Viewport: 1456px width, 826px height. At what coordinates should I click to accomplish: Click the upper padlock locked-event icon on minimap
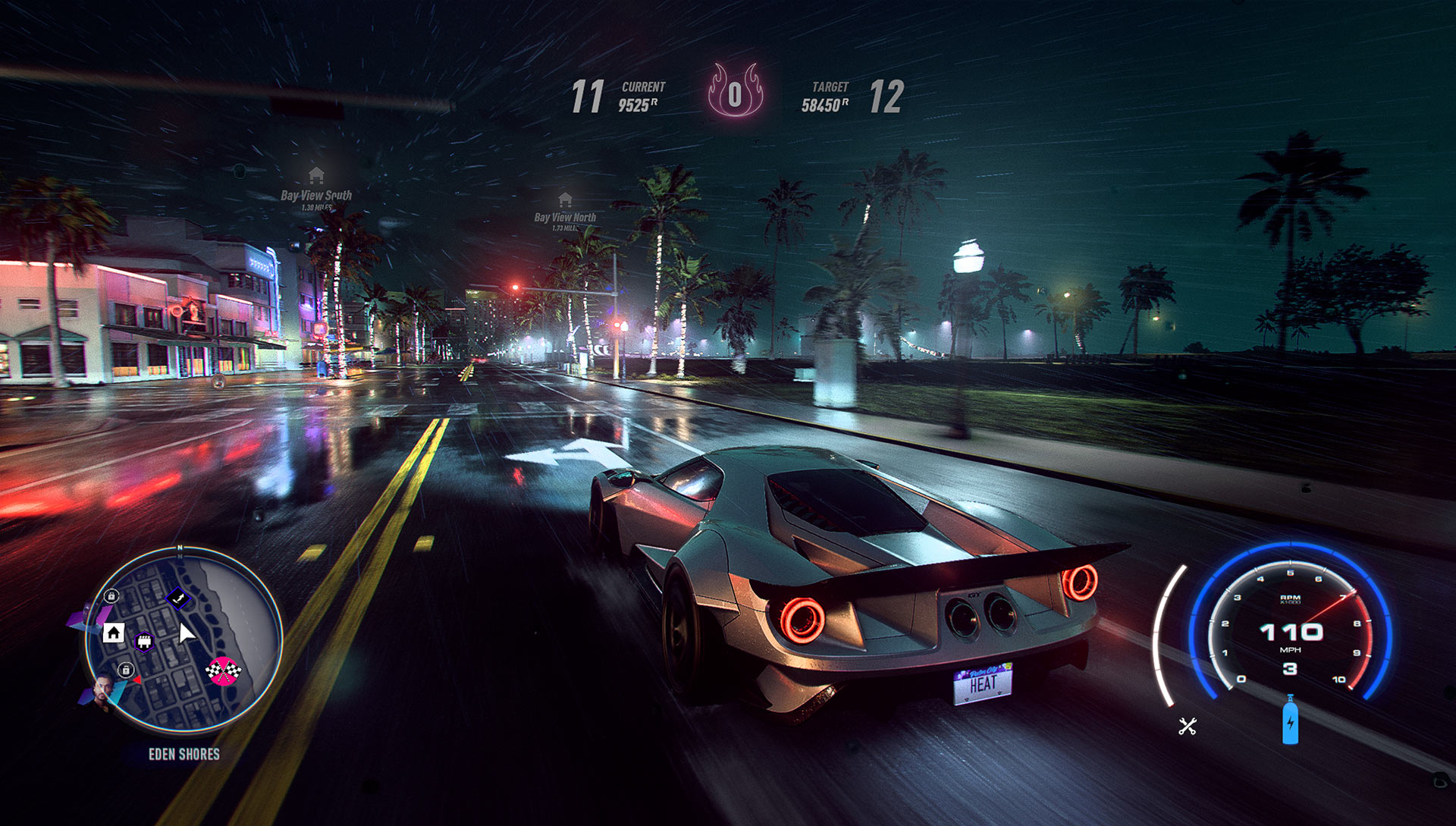(111, 597)
